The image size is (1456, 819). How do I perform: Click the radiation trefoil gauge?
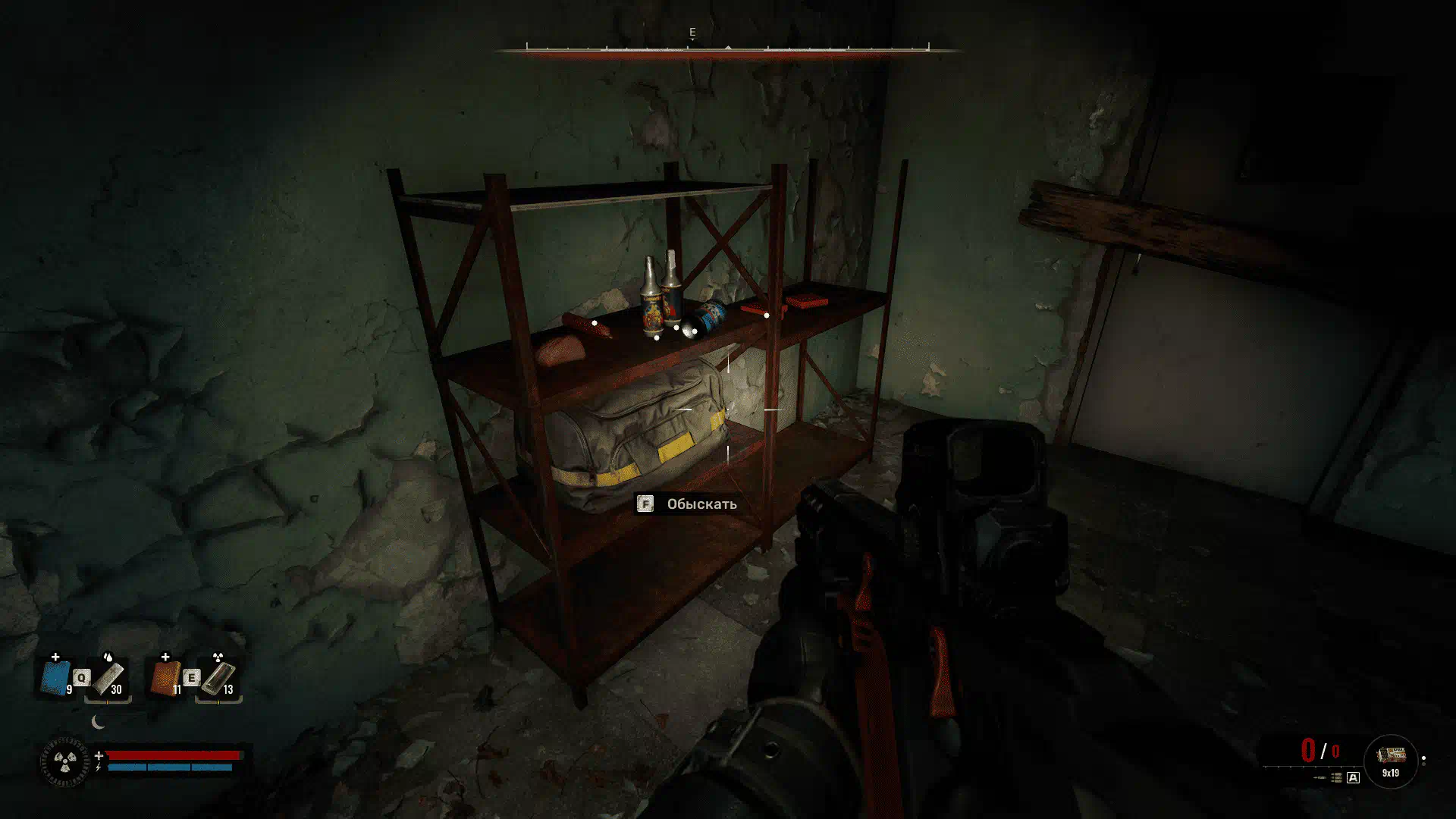(x=64, y=762)
